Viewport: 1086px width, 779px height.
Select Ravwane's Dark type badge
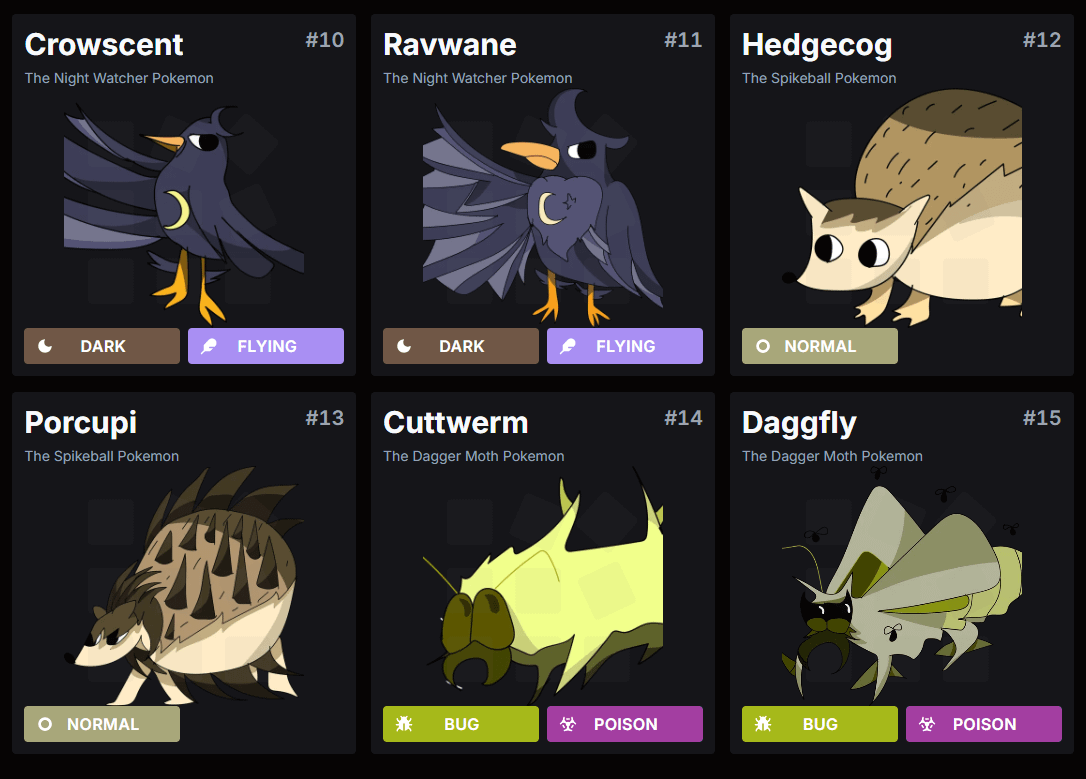pos(461,346)
